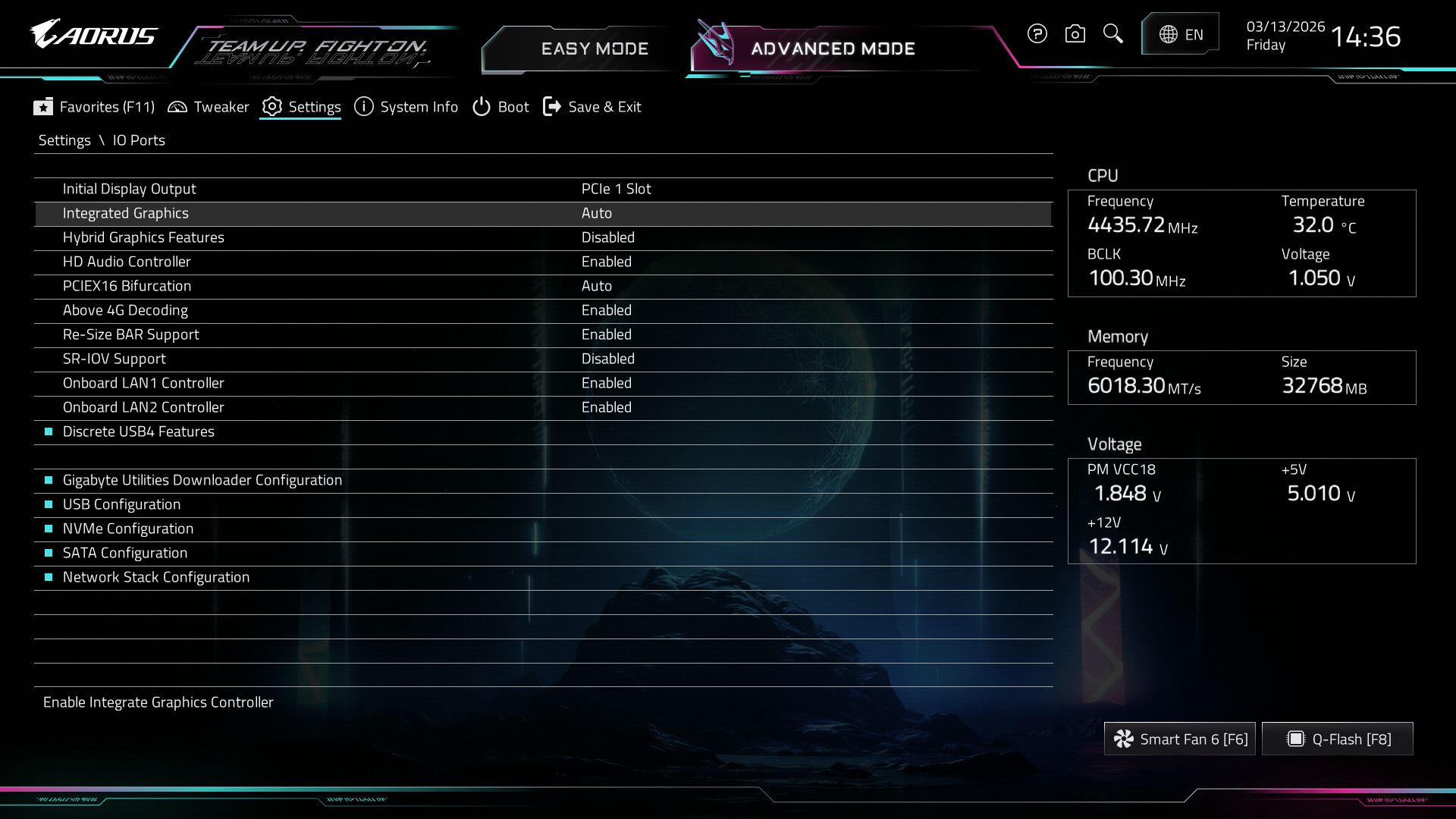Open the Favorites (F11) tab
This screenshot has height=819, width=1456.
click(x=94, y=107)
